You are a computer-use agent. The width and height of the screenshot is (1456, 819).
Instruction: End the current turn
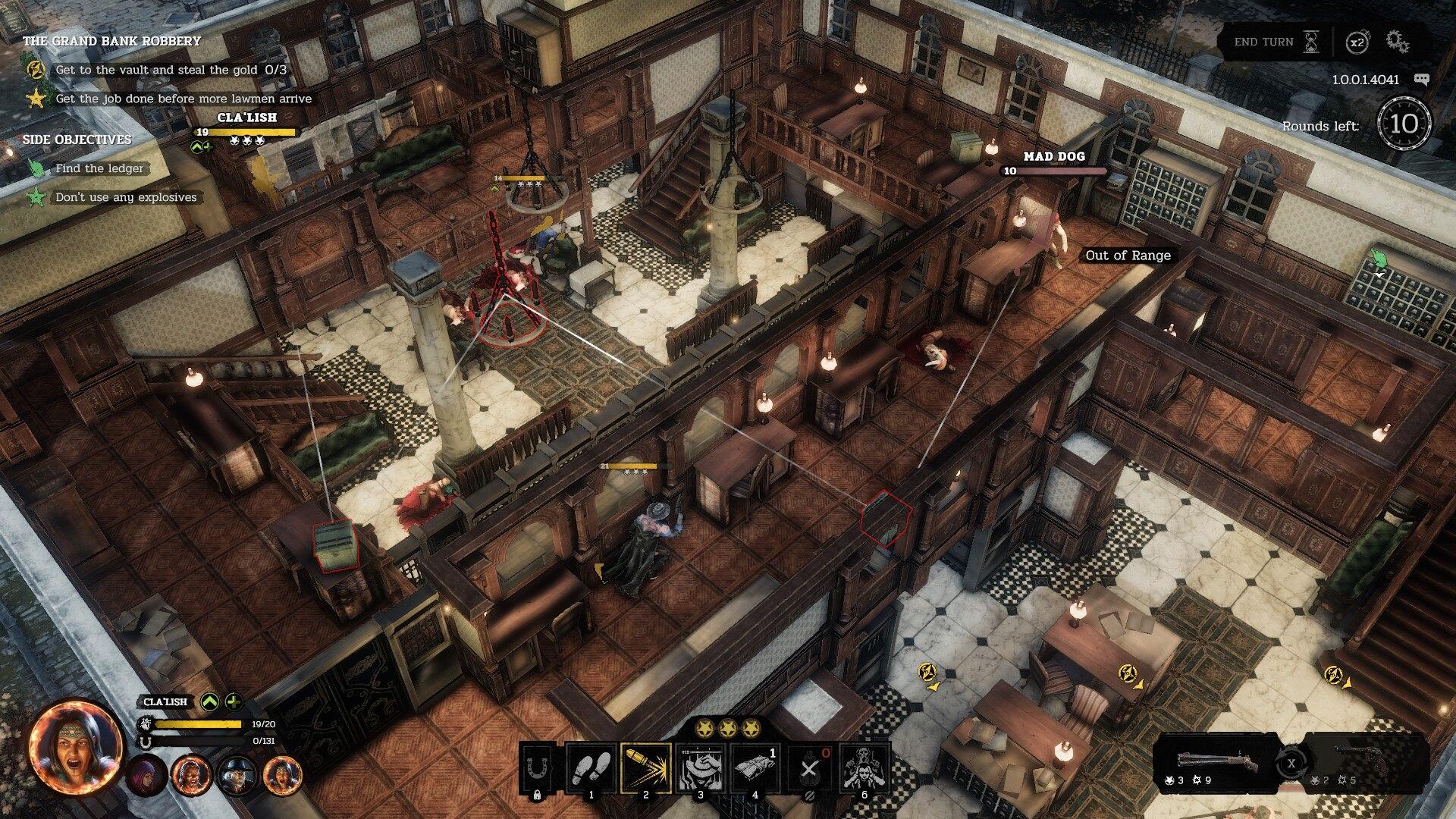point(1275,42)
